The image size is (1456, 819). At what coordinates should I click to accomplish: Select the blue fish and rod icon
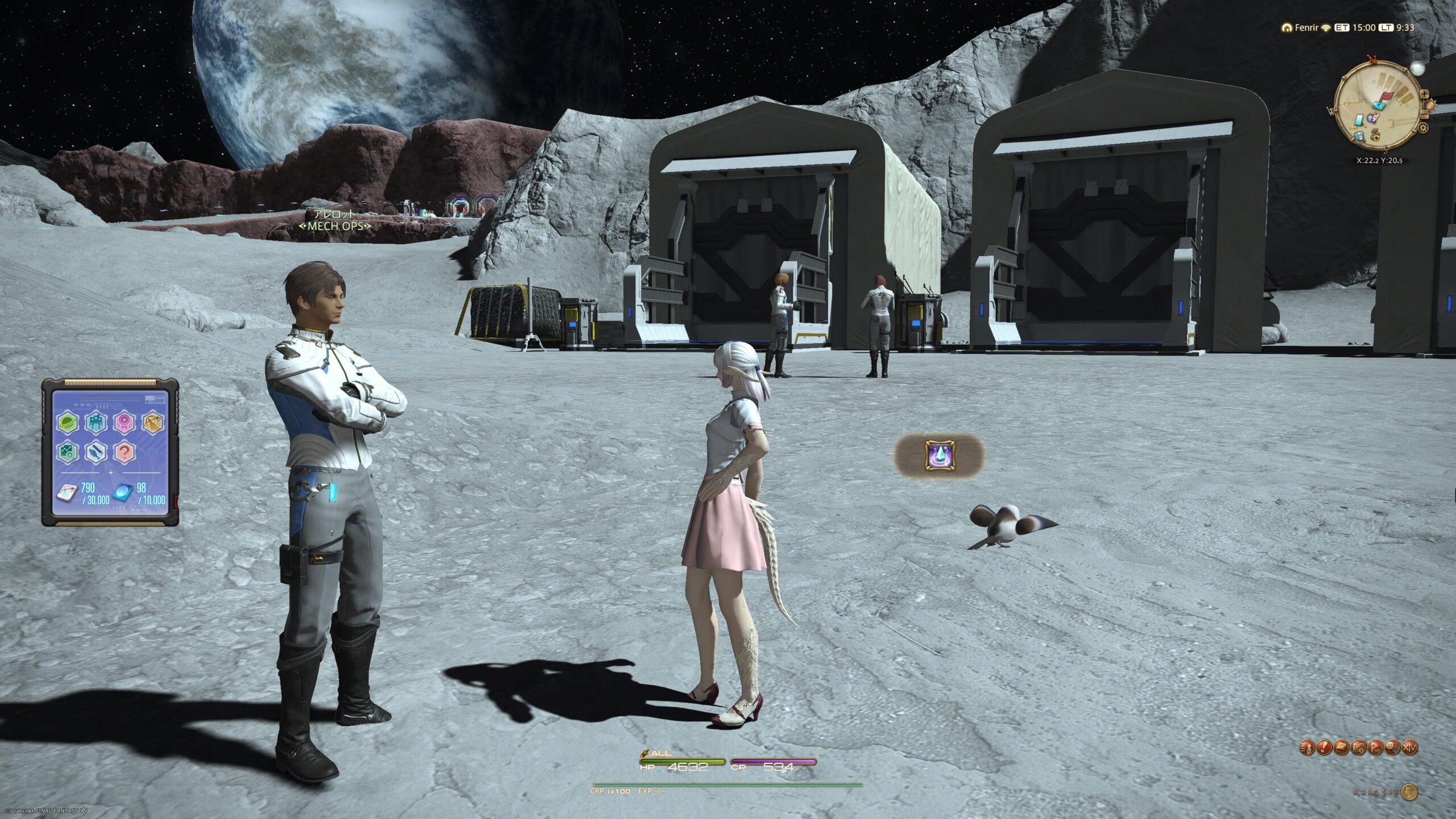[x=95, y=452]
